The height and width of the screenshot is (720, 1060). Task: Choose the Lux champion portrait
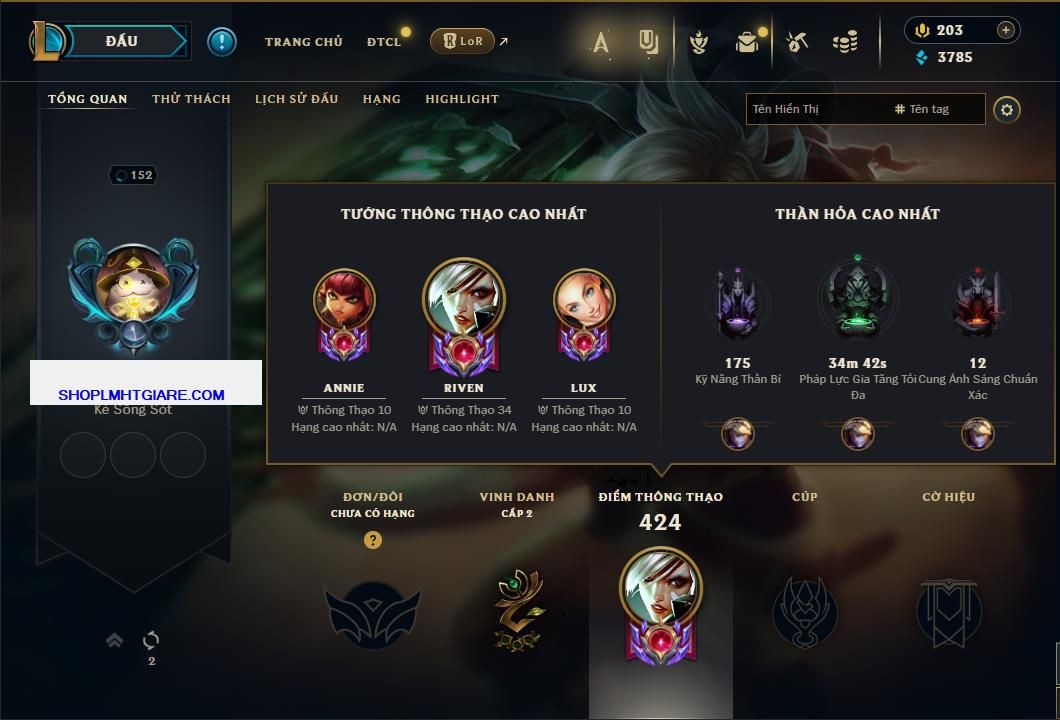coord(584,300)
